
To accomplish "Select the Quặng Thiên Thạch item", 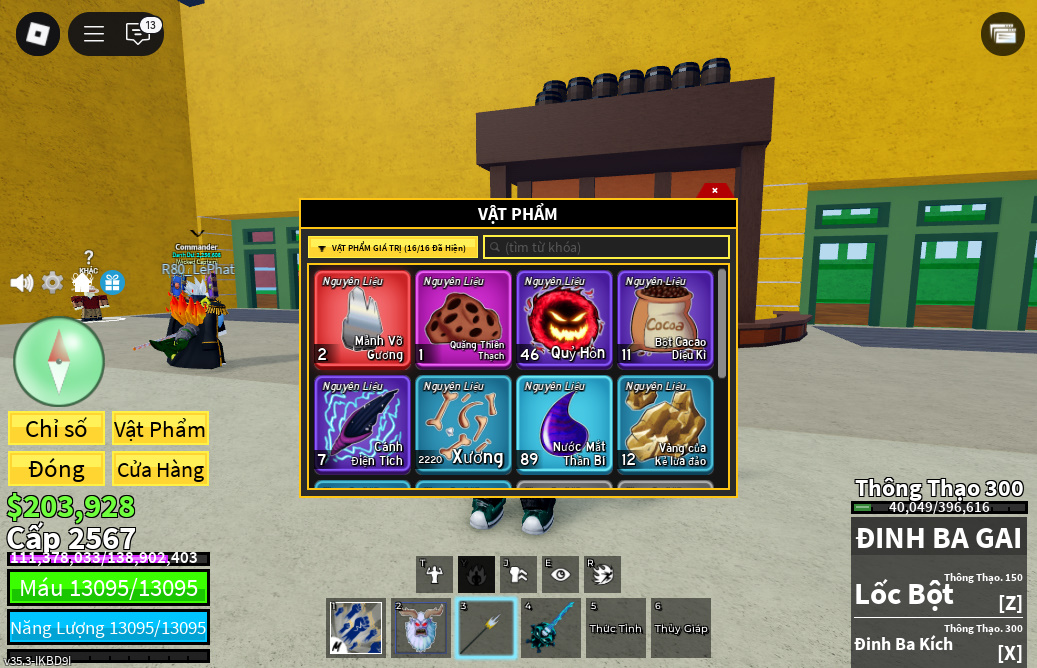I will click(x=463, y=319).
